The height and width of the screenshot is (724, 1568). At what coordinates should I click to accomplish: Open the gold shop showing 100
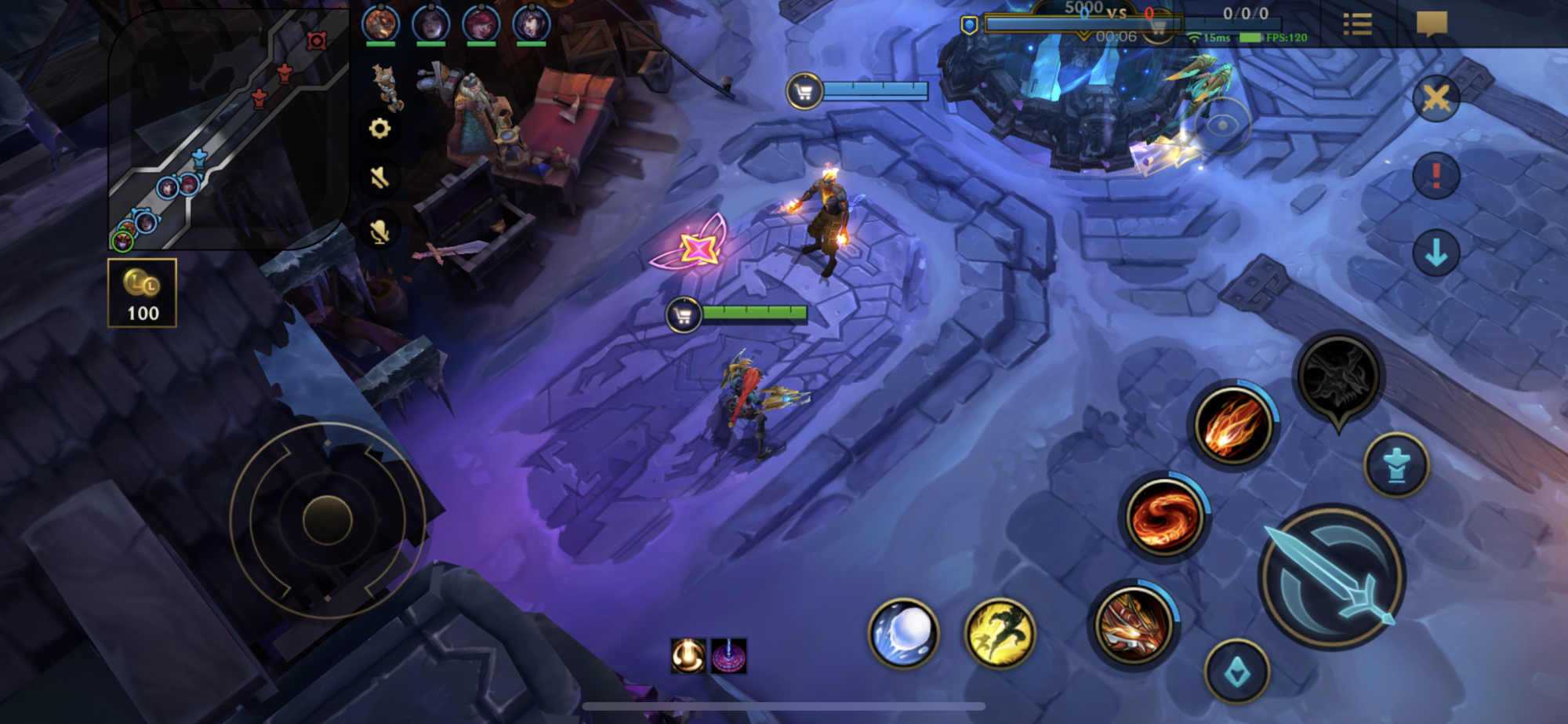pyautogui.click(x=142, y=293)
